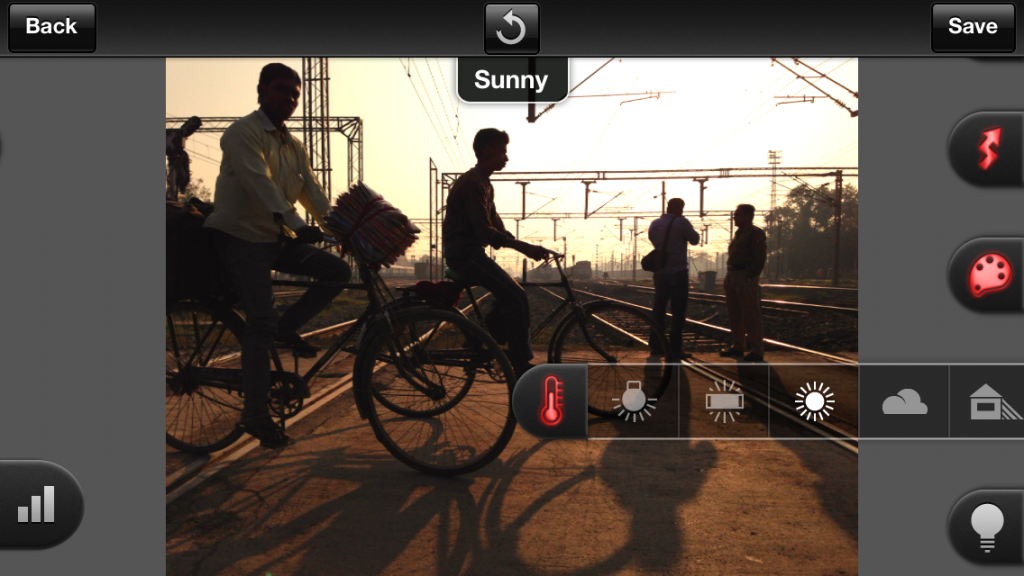
Task: Choose the fluorescent tube white balance preset
Action: coord(724,401)
